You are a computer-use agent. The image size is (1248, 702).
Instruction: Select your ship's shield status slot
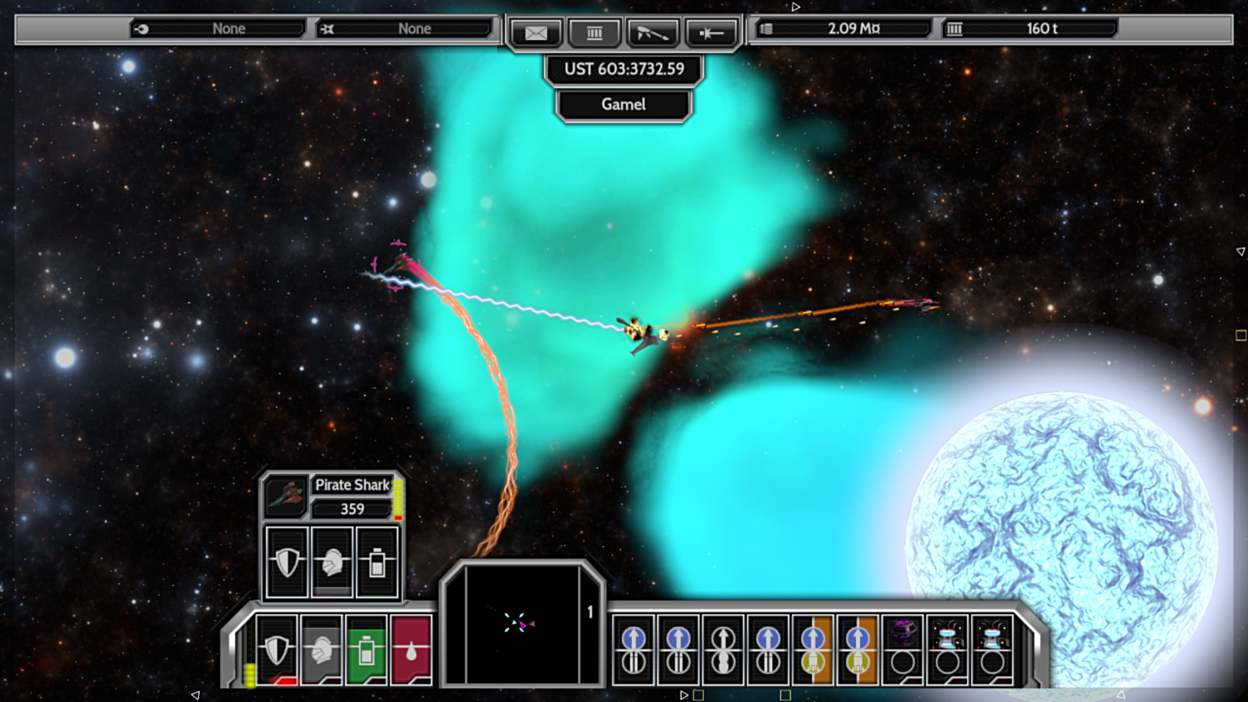click(276, 650)
